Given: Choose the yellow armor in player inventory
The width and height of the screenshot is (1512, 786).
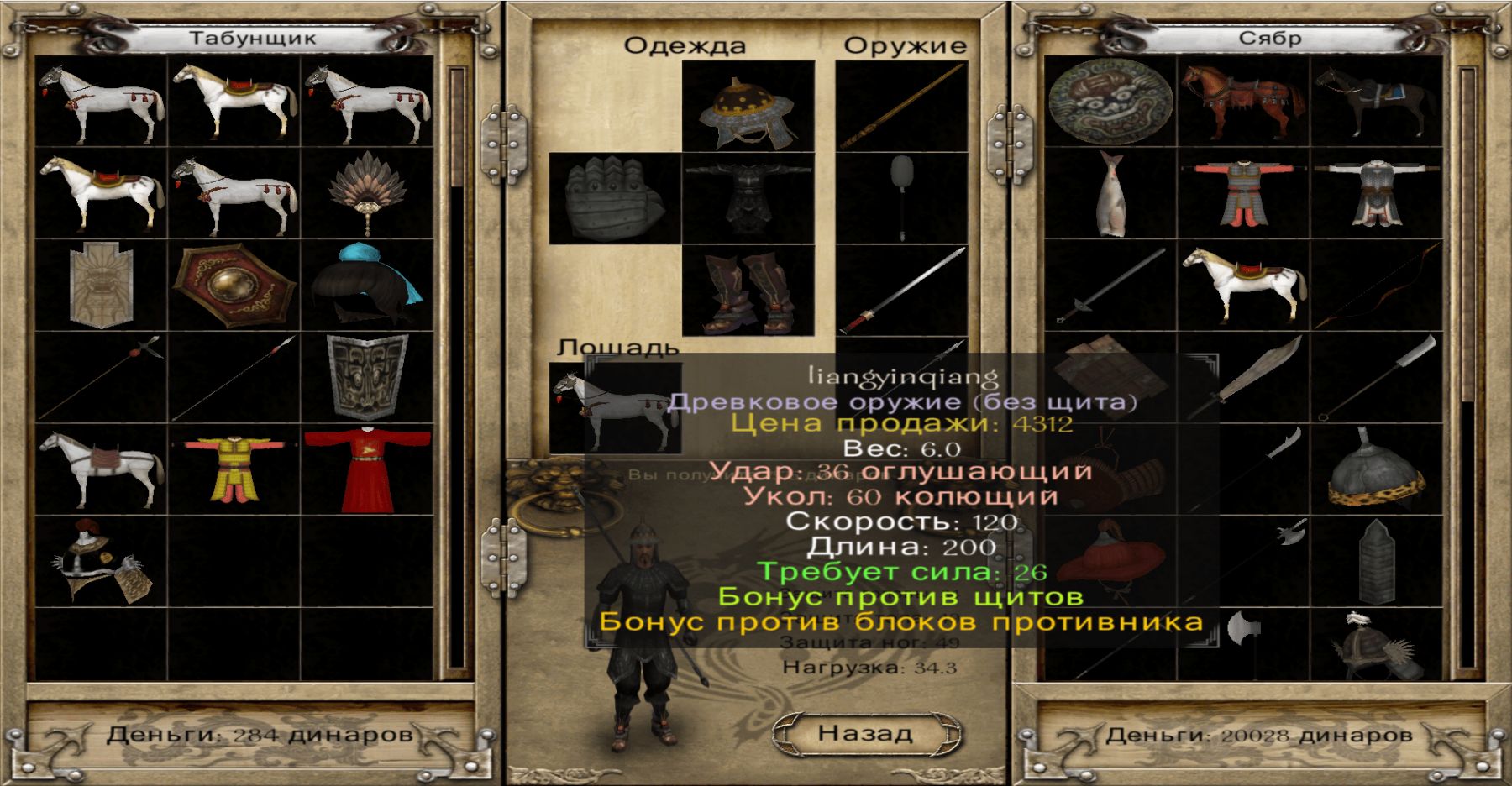Looking at the screenshot, I should click(234, 469).
